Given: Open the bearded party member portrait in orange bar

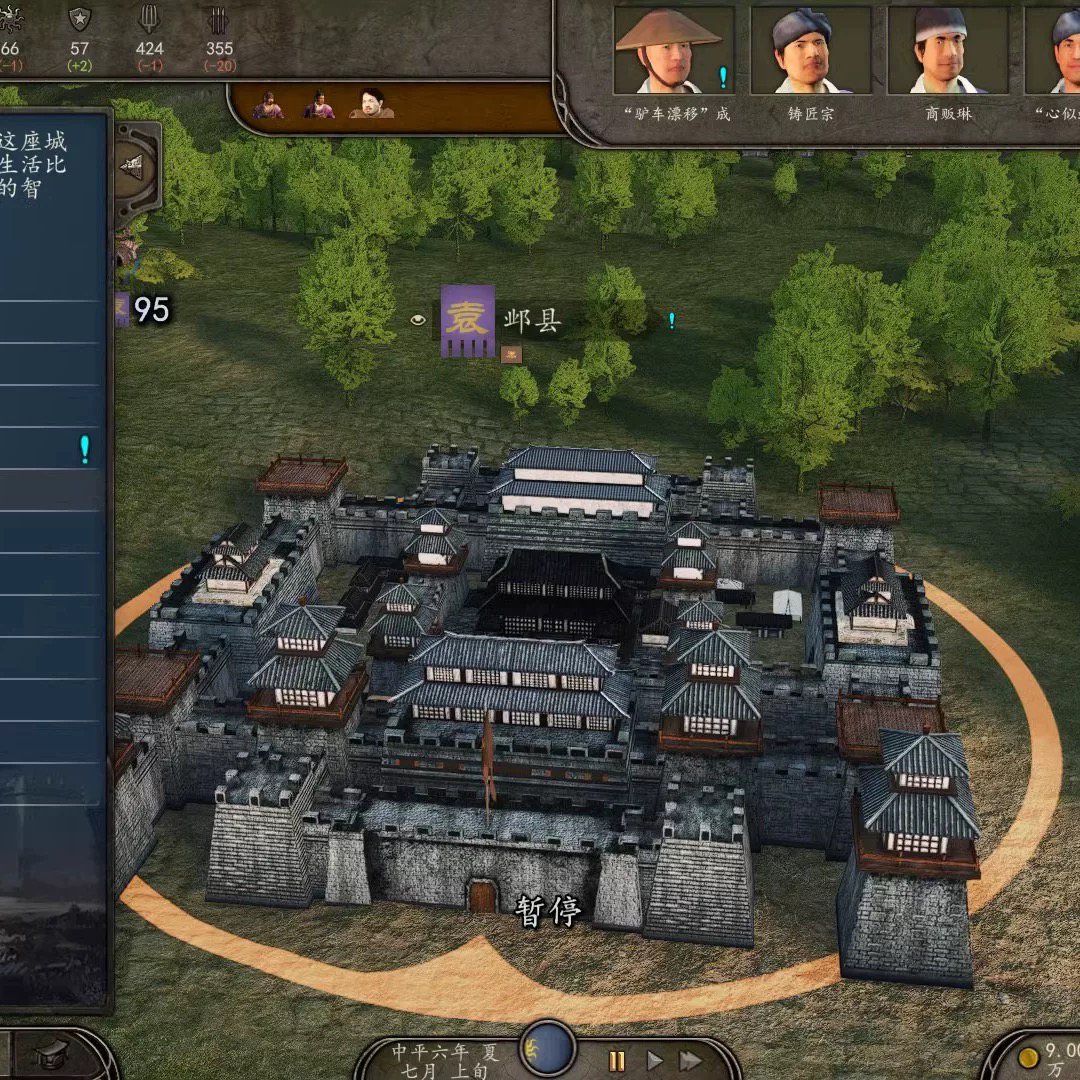Looking at the screenshot, I should (x=371, y=105).
